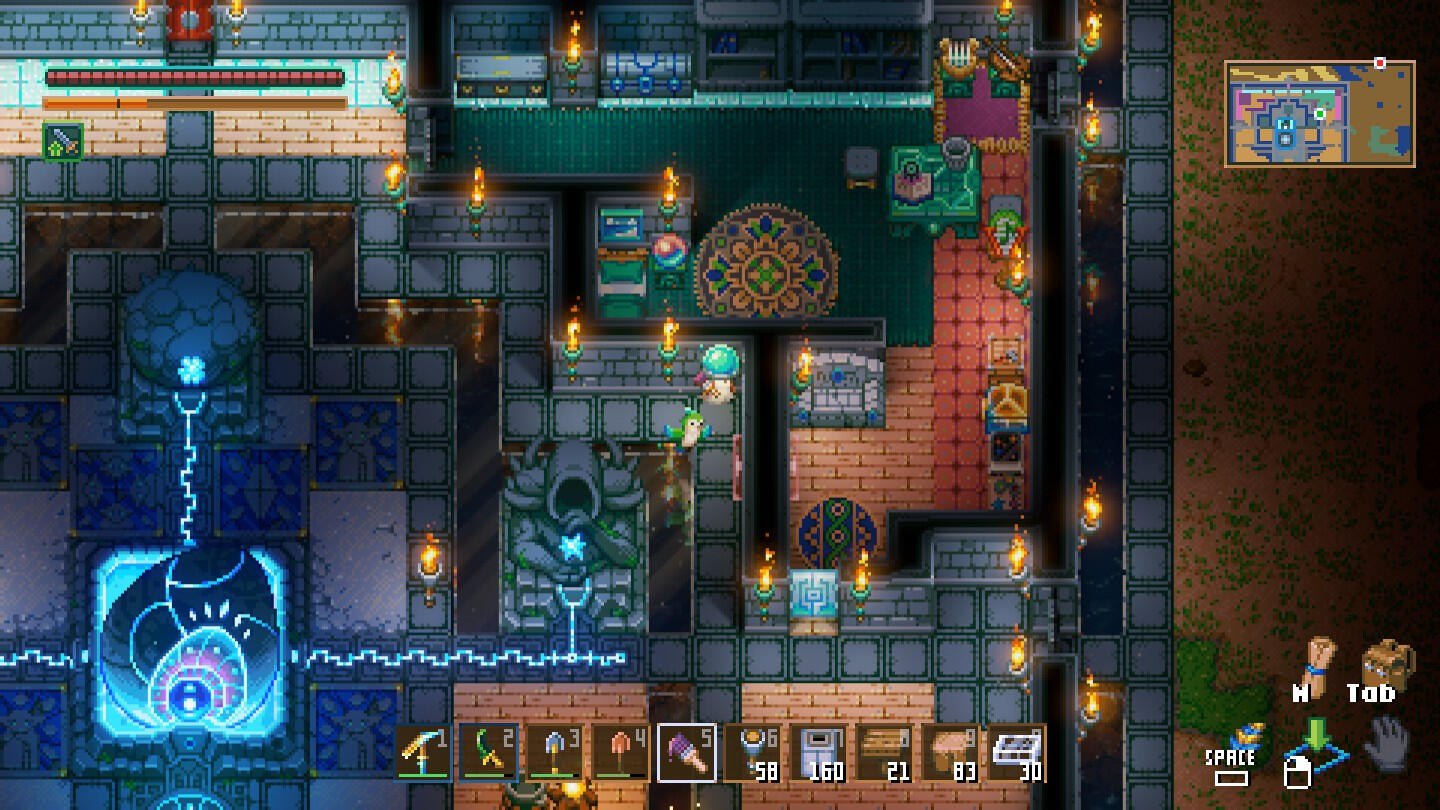Equip the copper shovel in slot 4
Image resolution: width=1440 pixels, height=810 pixels.
point(621,753)
